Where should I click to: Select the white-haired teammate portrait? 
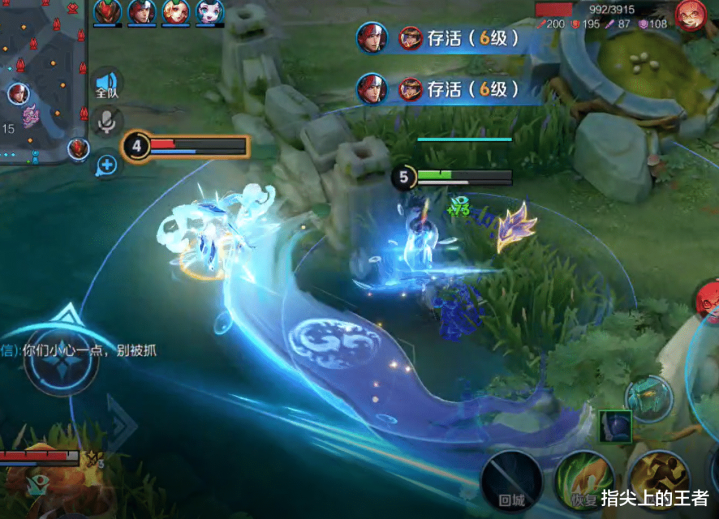coord(142,12)
